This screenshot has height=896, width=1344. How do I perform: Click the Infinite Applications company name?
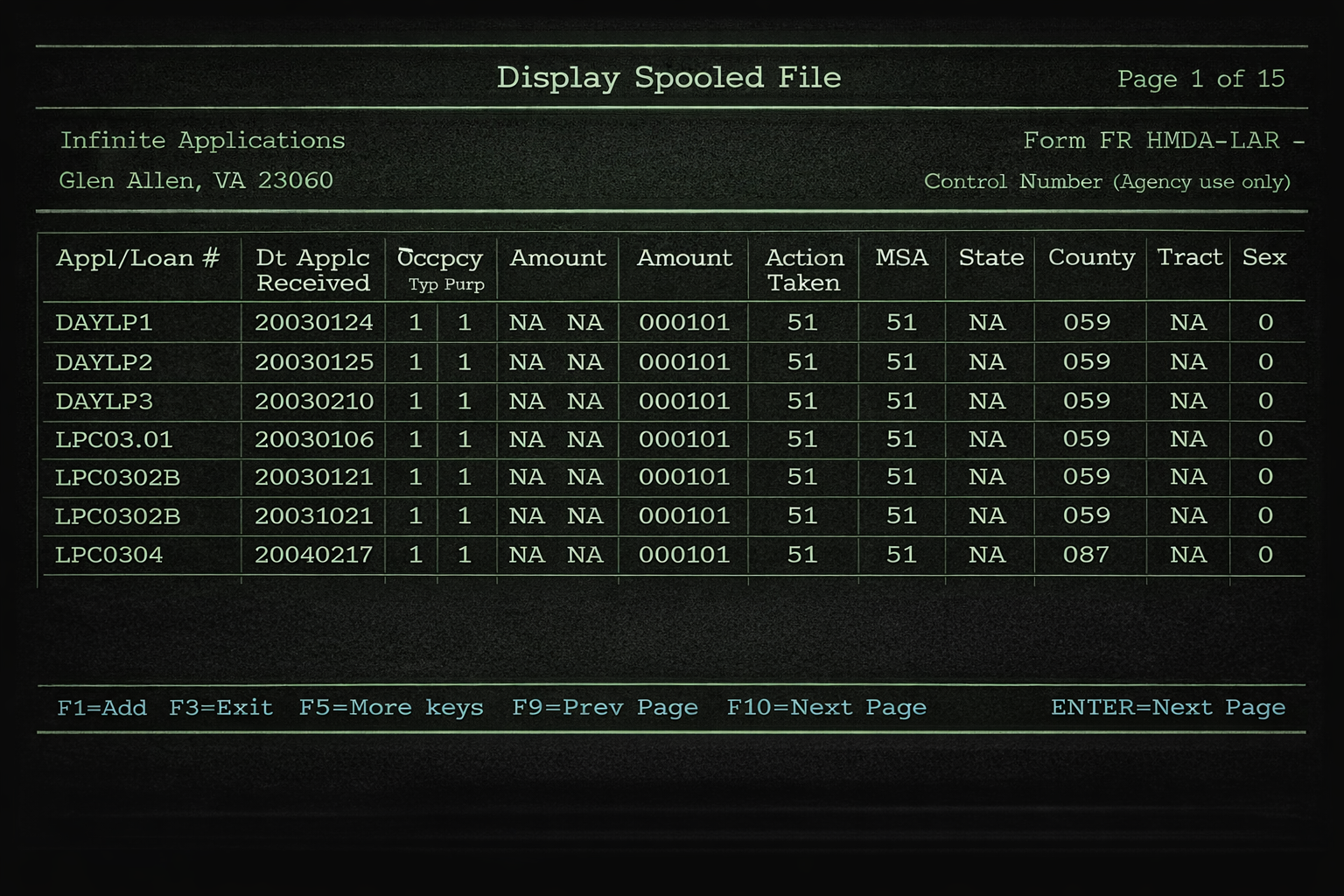pos(203,140)
